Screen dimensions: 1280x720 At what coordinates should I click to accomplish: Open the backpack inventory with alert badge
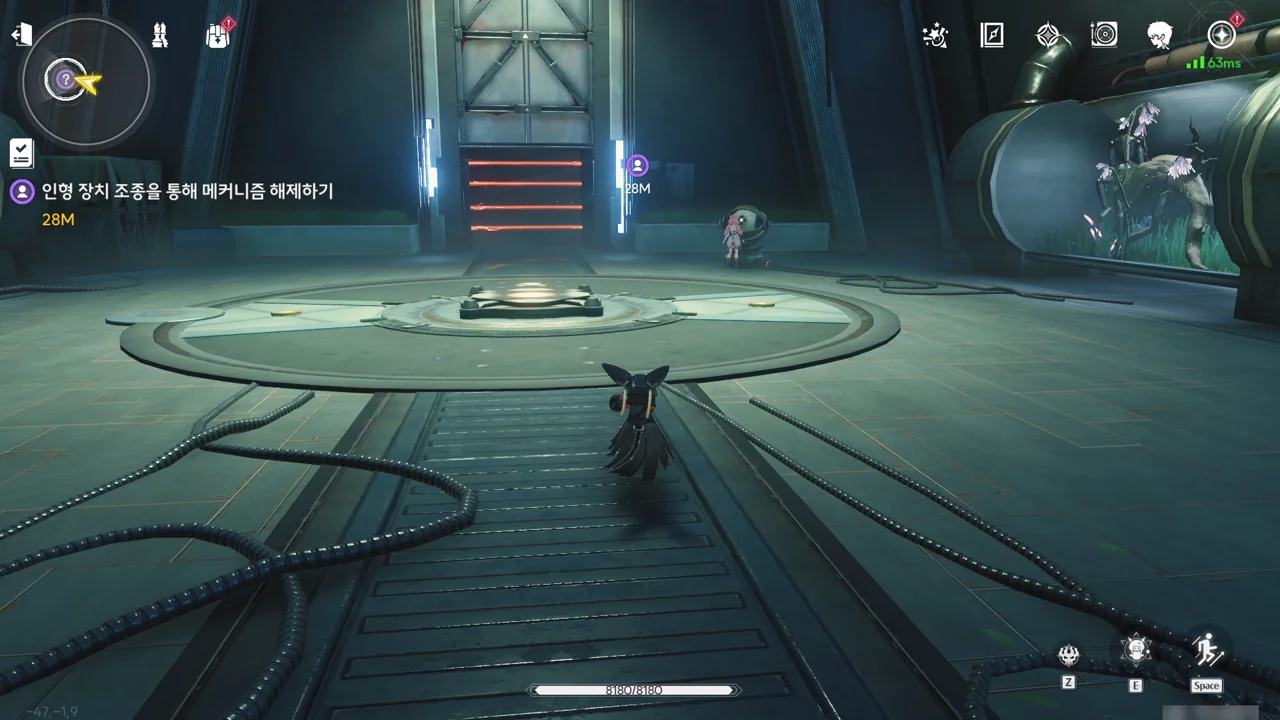(218, 36)
